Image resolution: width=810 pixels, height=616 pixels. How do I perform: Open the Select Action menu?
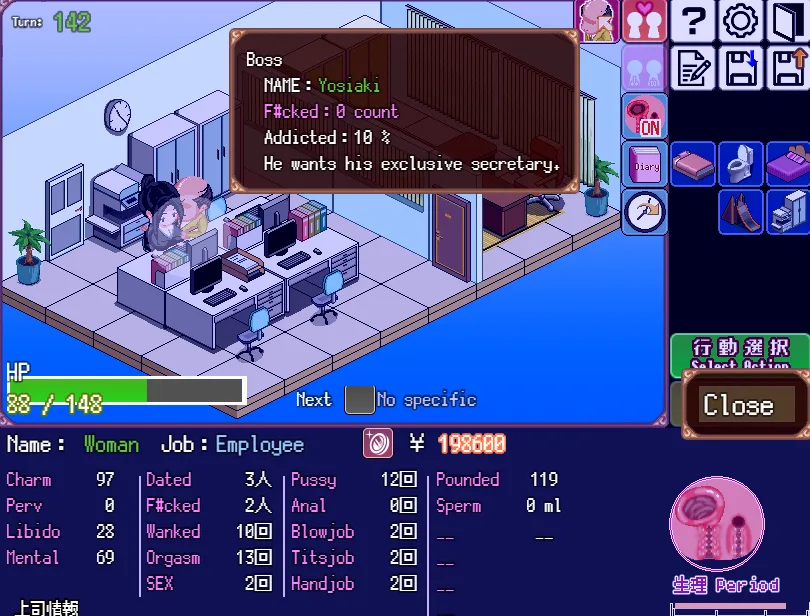(x=740, y=353)
